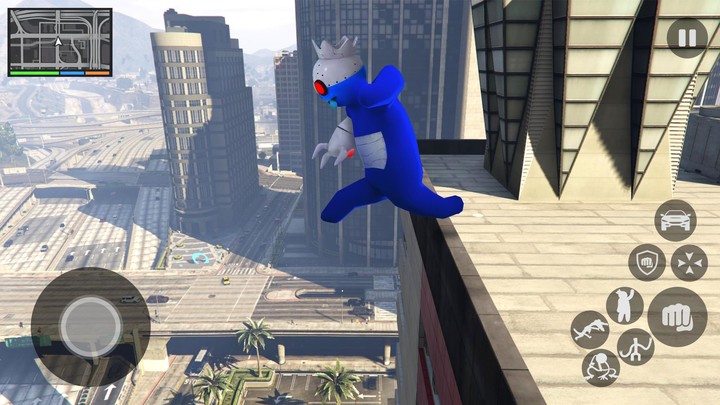Image resolution: width=720 pixels, height=405 pixels.
Task: Tap the virtual movement joystick
Action: coord(90,326)
